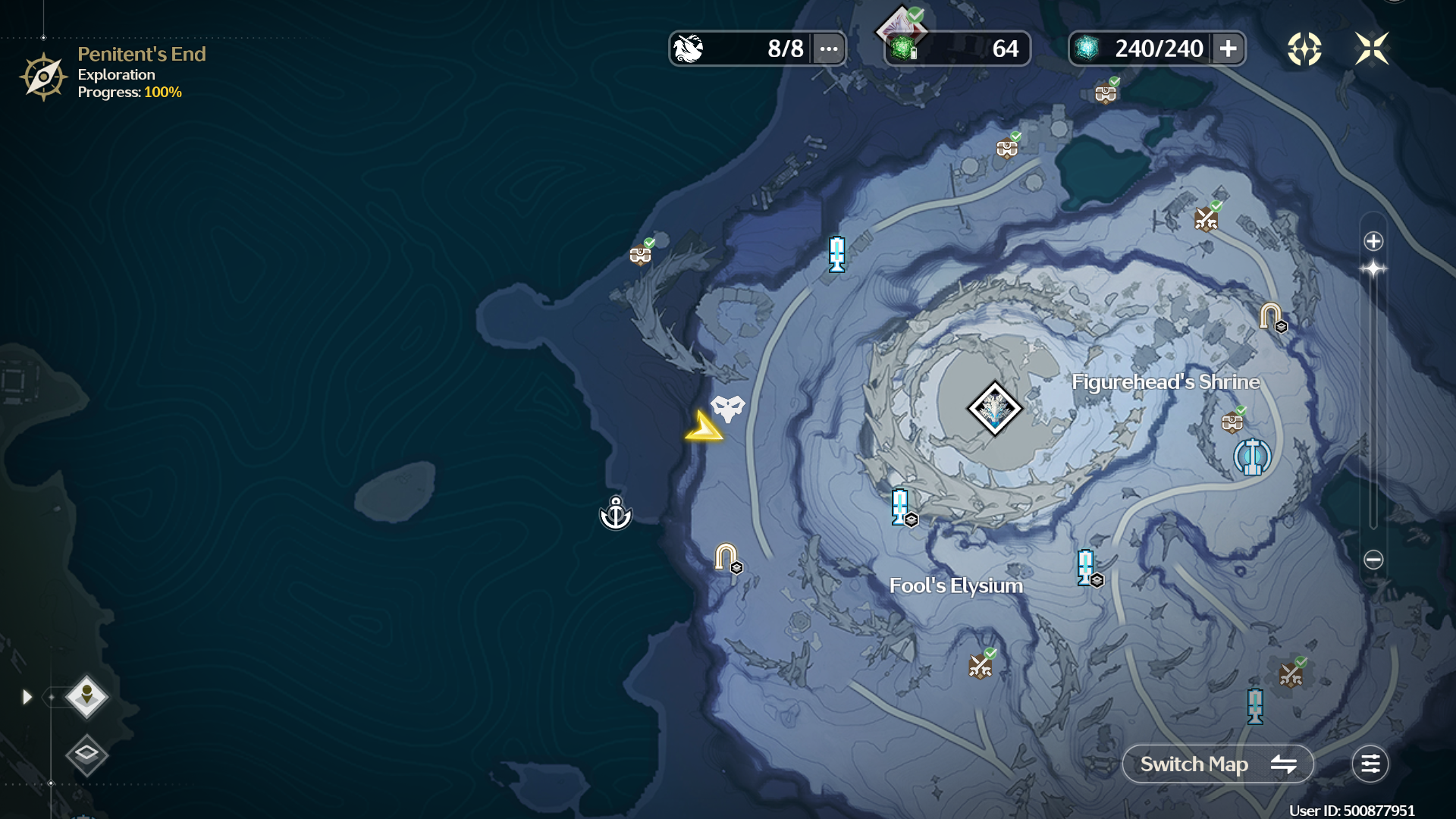Select the green crystal item counter
1456x819 pixels.
coord(957,49)
